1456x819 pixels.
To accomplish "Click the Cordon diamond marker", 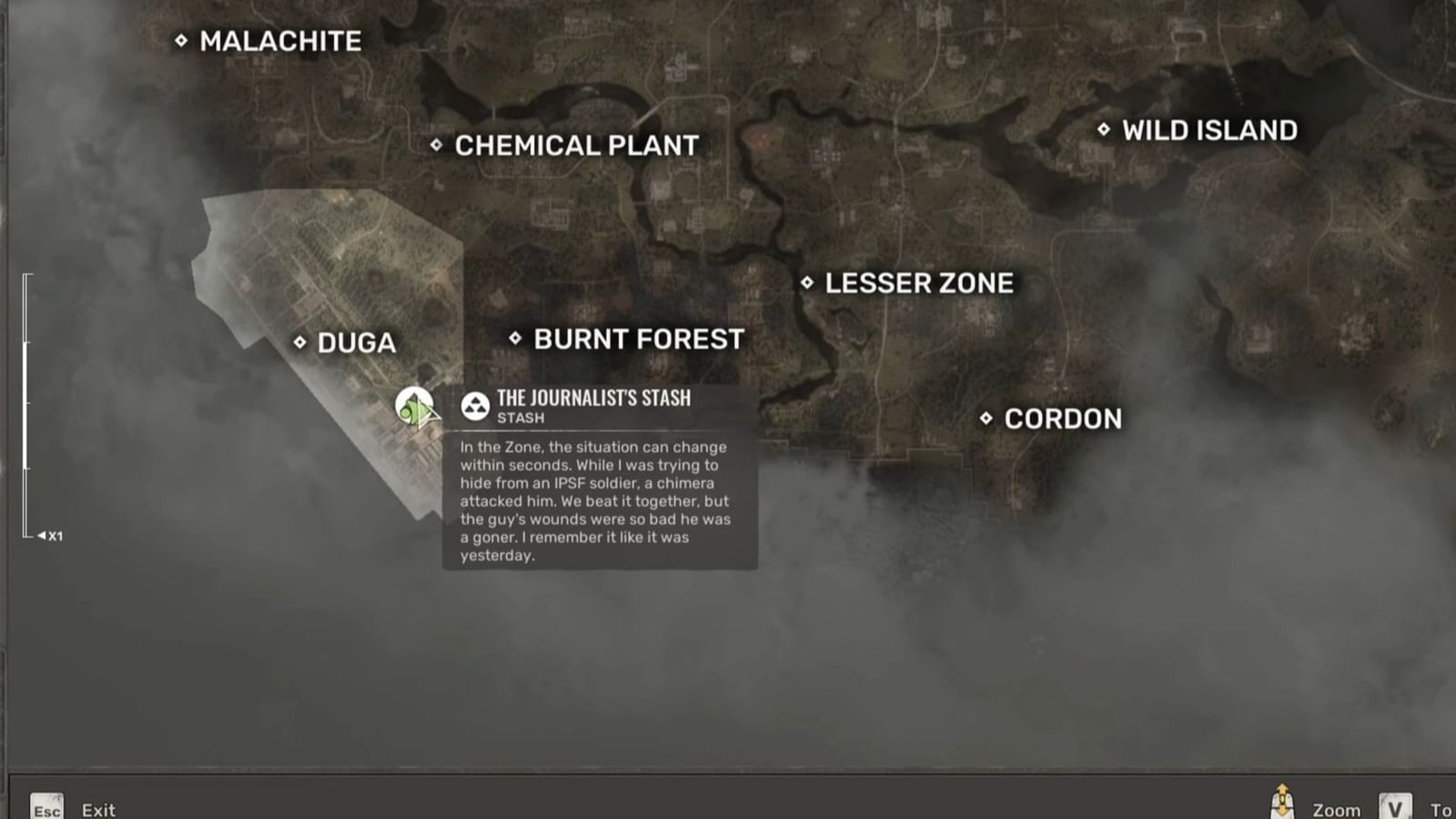I will 988,418.
